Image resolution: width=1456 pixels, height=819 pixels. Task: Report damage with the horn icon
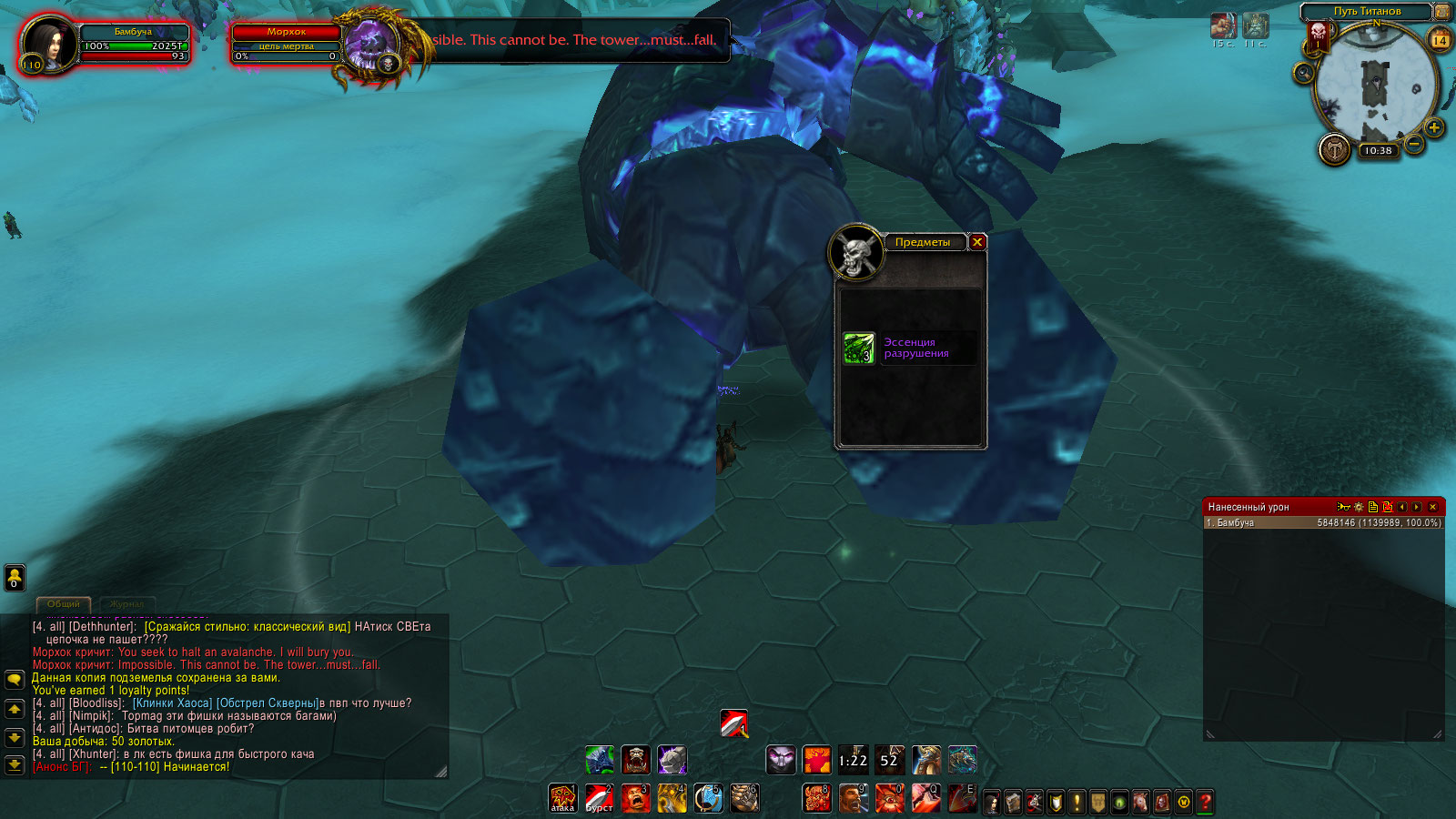(x=1344, y=507)
